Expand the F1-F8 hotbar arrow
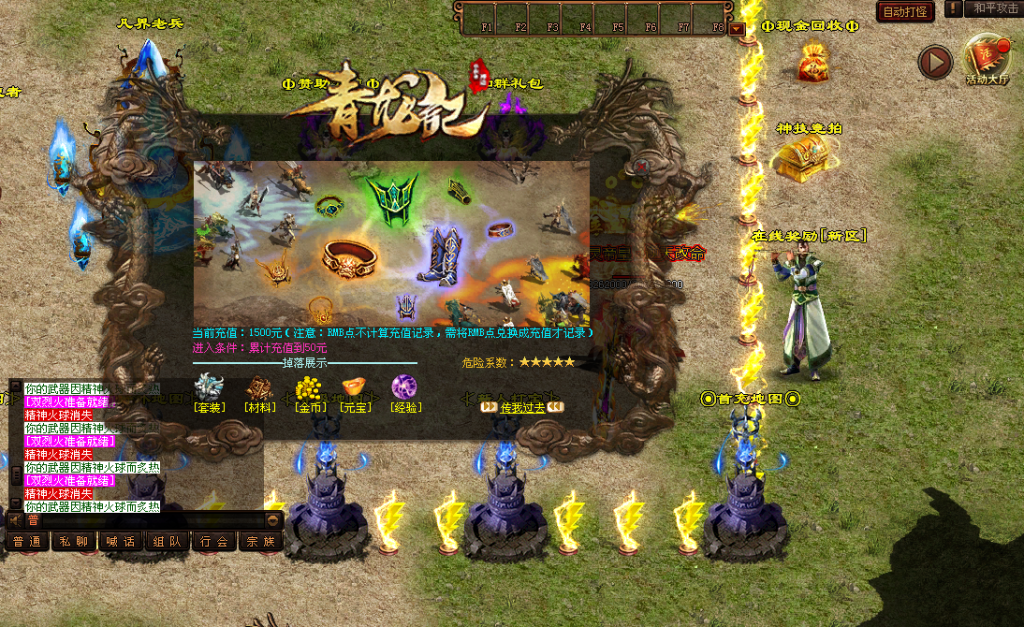Image resolution: width=1024 pixels, height=627 pixels. coord(738,29)
